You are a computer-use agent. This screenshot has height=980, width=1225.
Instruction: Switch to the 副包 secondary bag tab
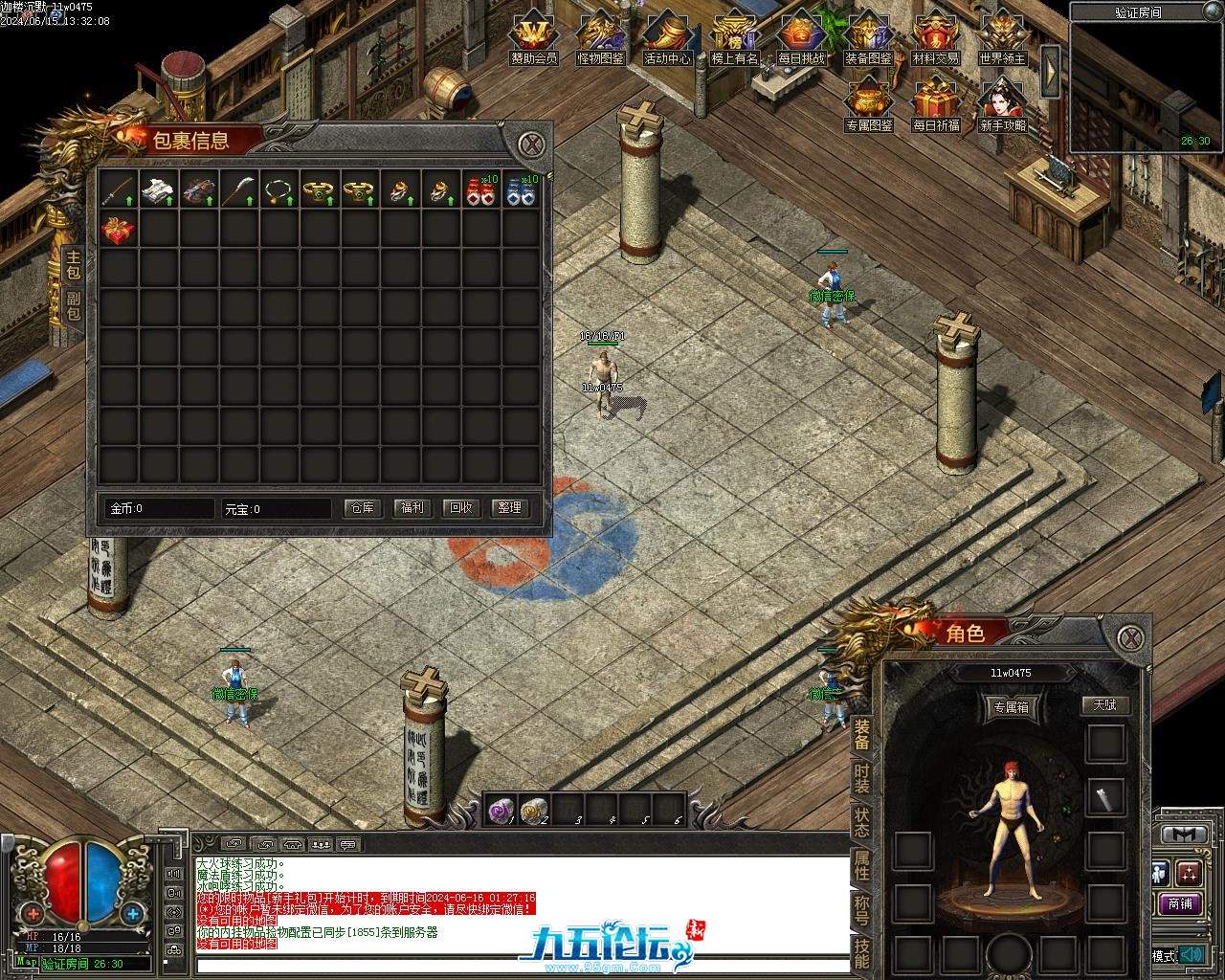click(x=73, y=306)
